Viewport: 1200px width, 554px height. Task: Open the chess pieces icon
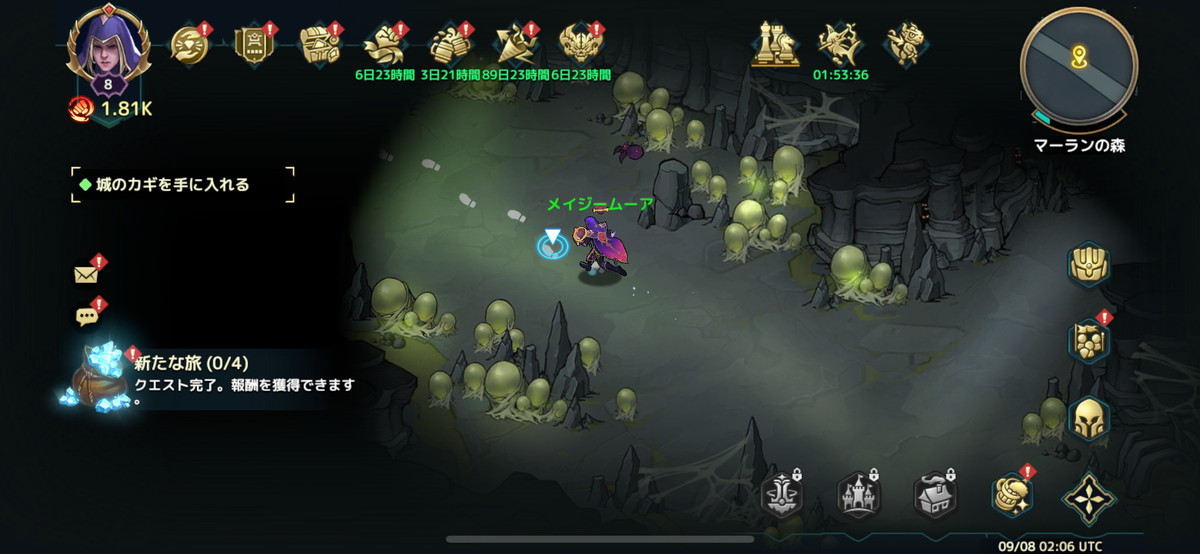tap(774, 44)
